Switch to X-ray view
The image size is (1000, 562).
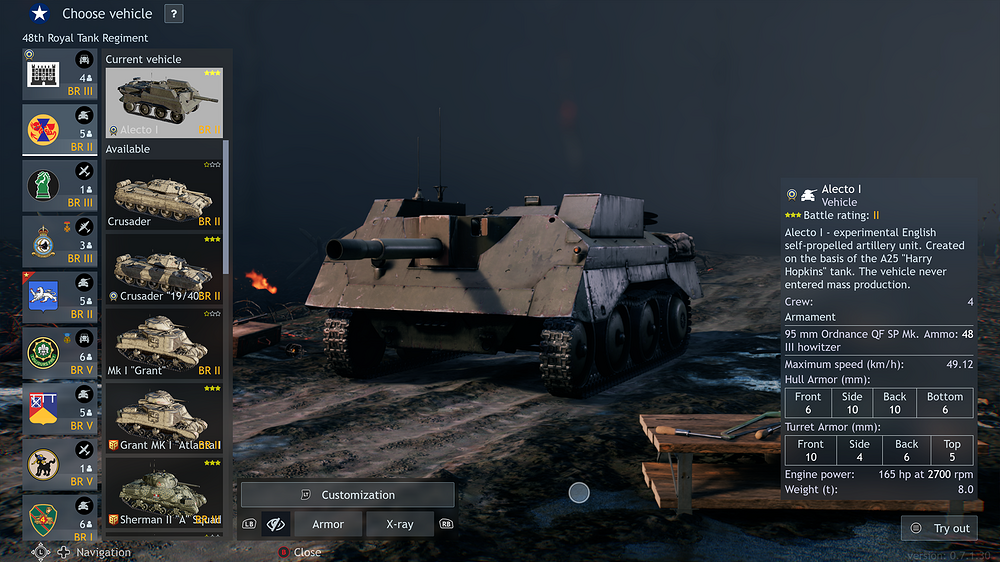point(399,524)
